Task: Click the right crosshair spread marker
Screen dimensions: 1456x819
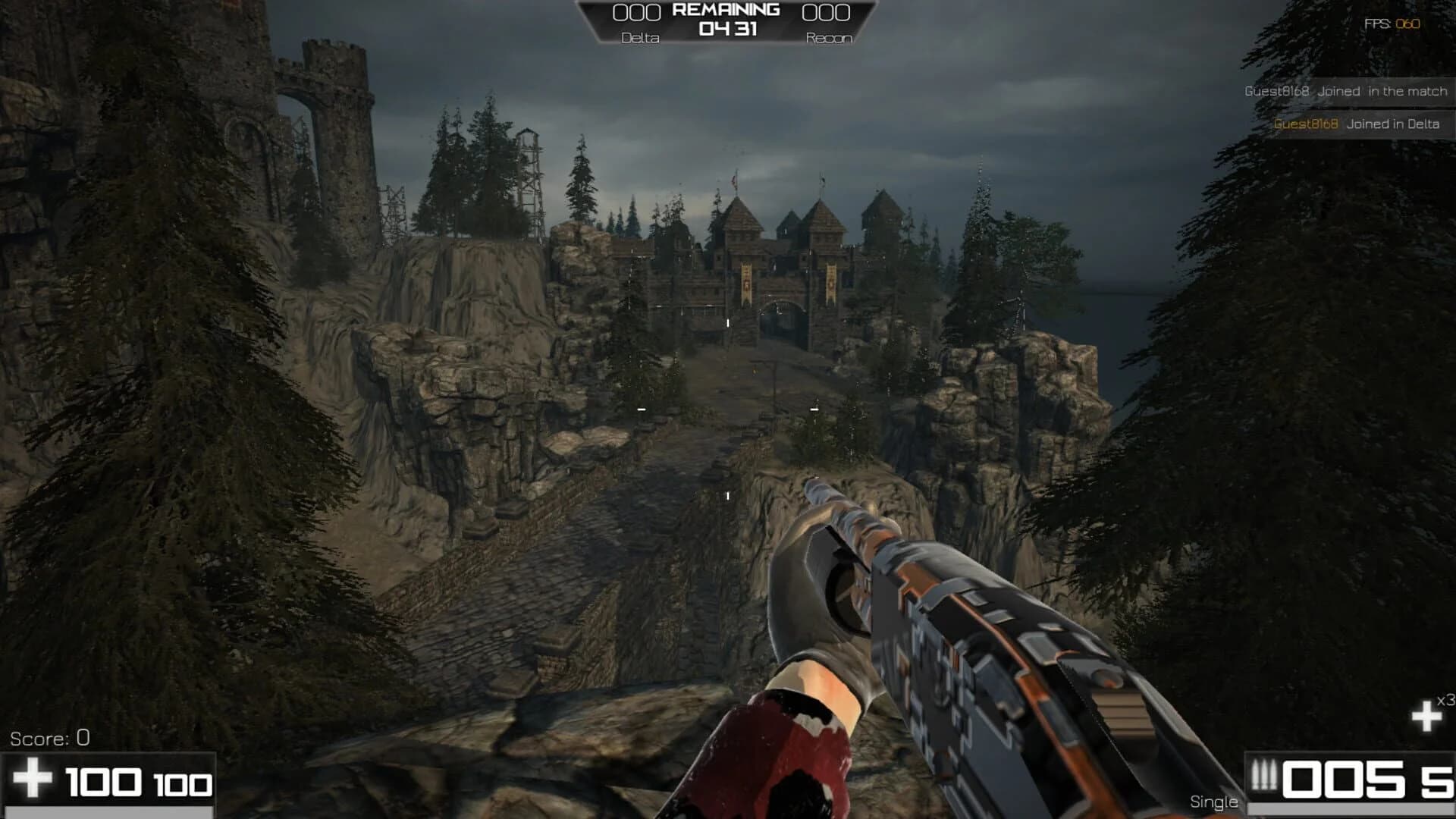Action: (x=814, y=409)
